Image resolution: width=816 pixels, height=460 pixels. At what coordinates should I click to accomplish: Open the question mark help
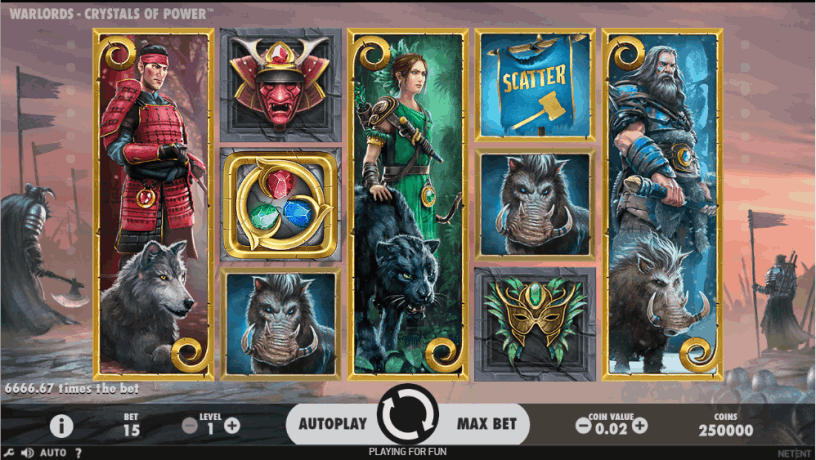tap(79, 453)
